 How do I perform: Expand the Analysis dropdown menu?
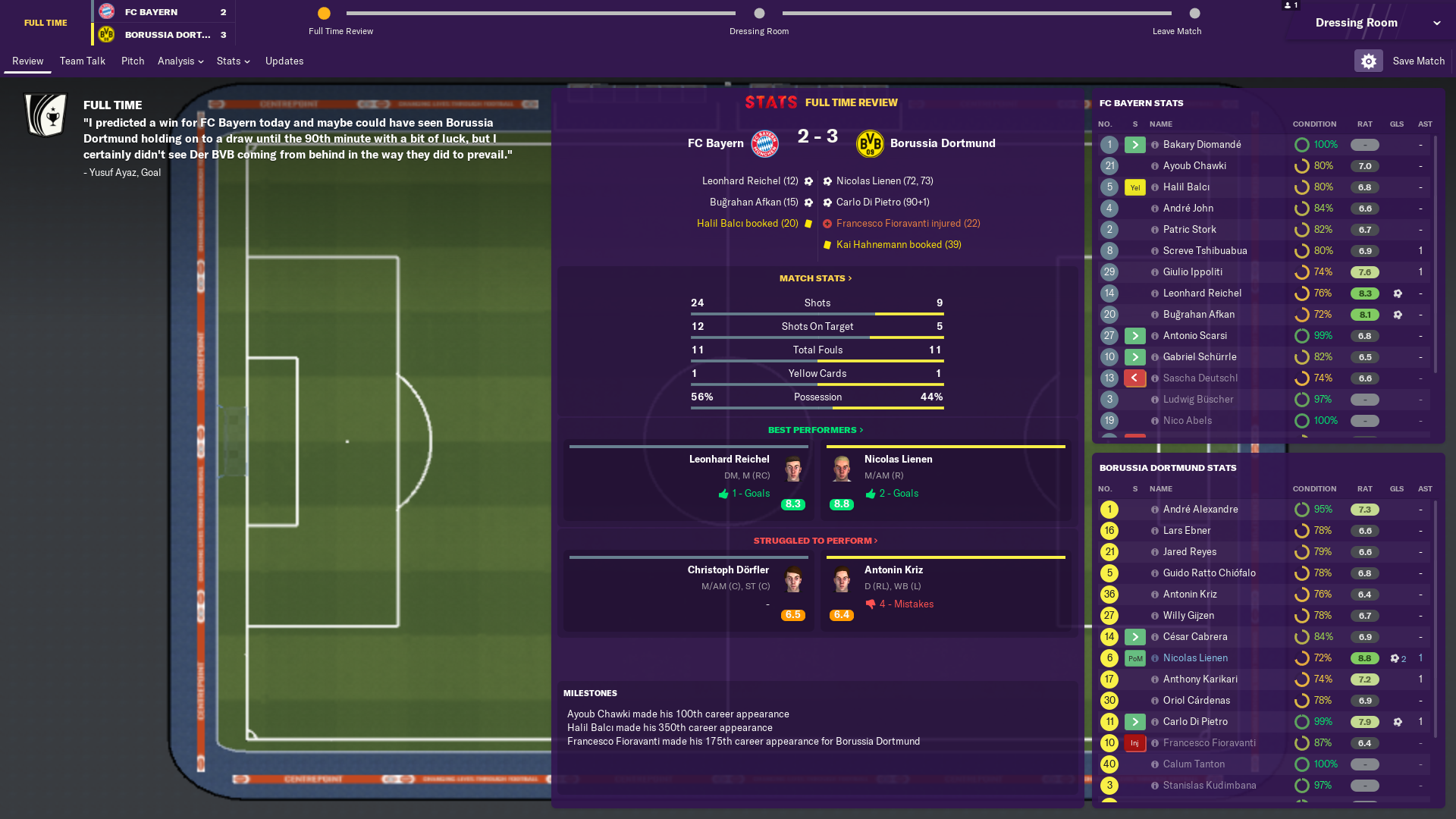point(180,61)
